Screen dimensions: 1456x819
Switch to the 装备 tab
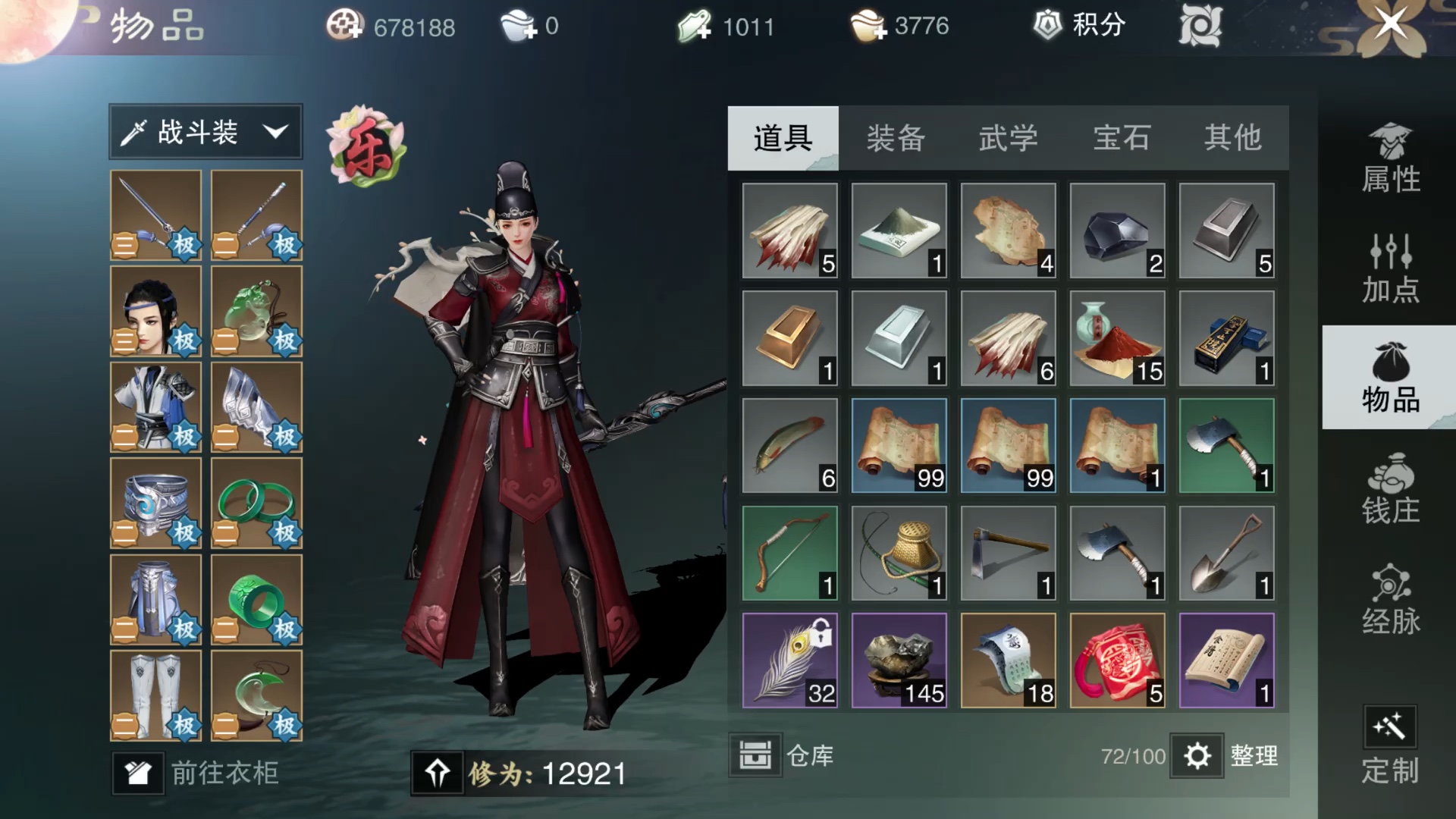click(x=896, y=139)
